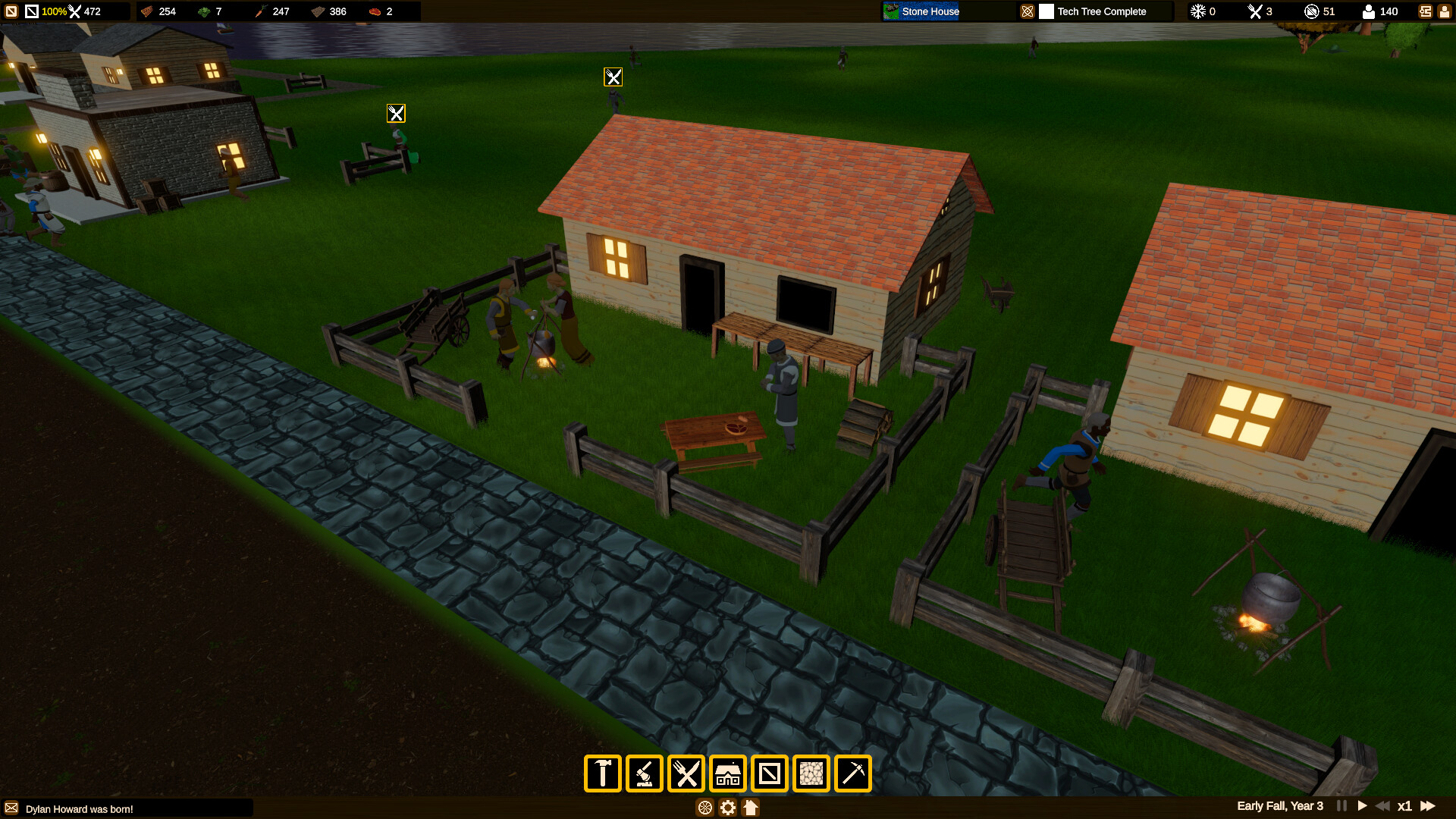Open the wheel crafting menu
This screenshot has width=1456, height=819.
point(705,808)
